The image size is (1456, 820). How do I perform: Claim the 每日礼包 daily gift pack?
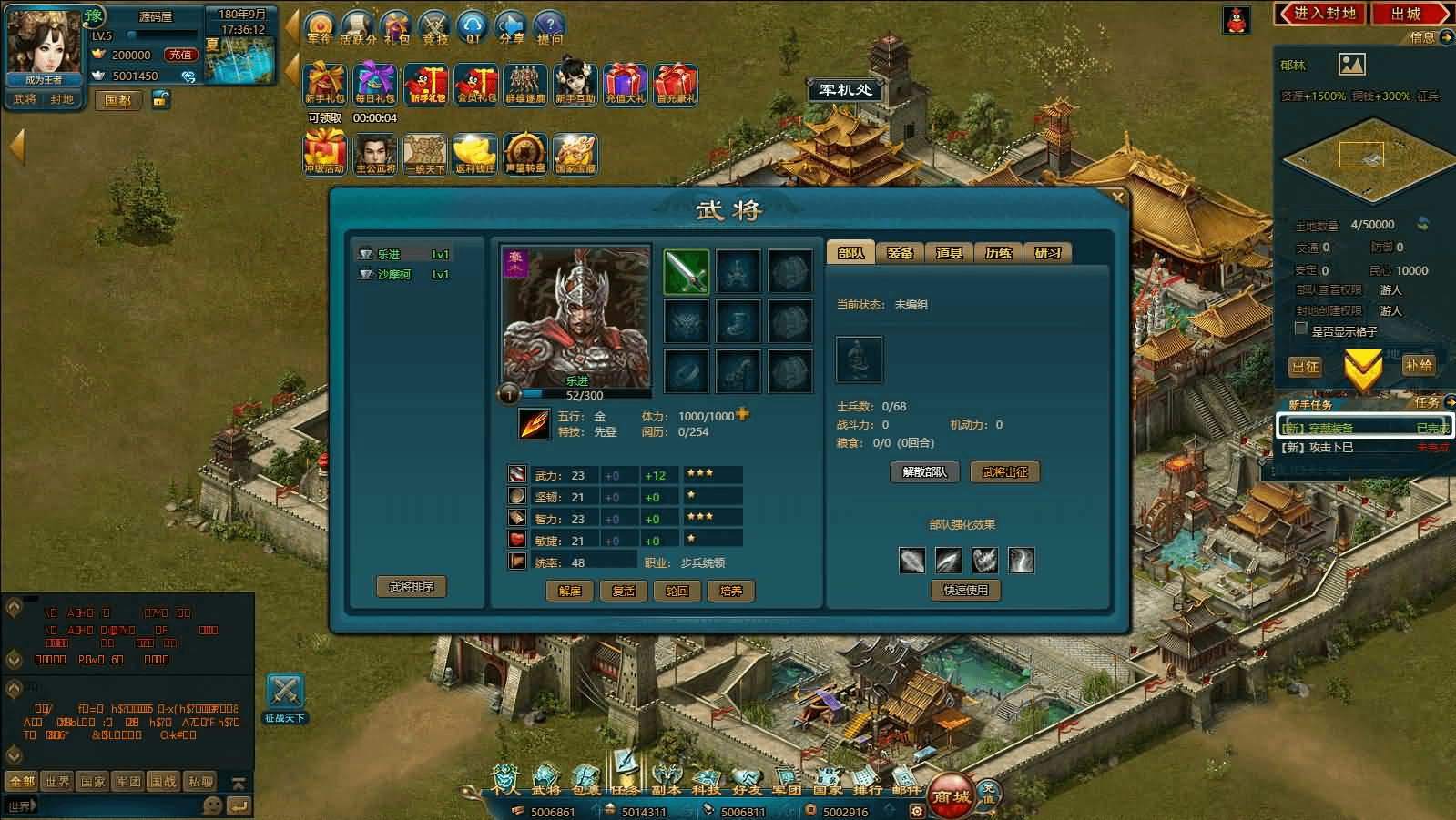pos(375,84)
